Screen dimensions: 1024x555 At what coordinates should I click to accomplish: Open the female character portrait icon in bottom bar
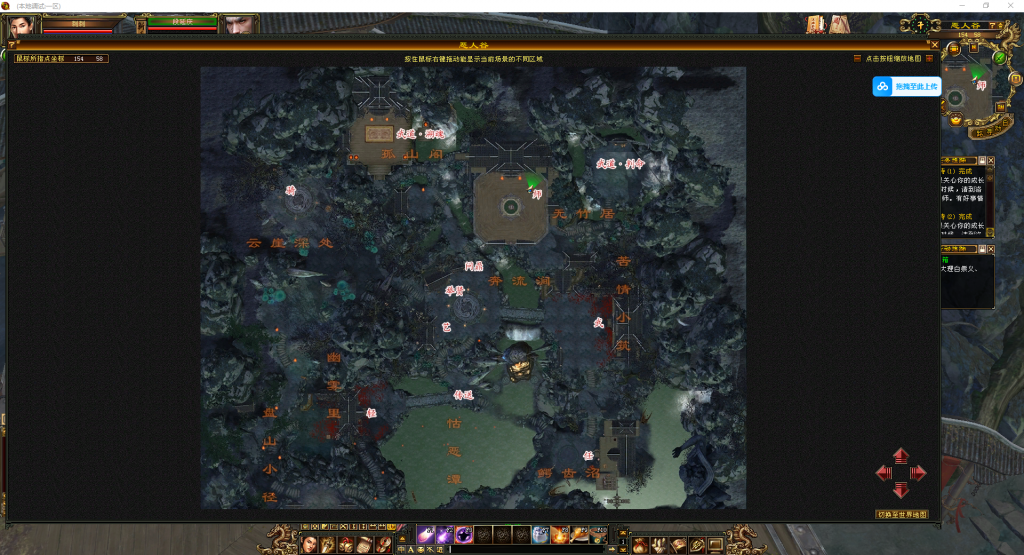coord(309,544)
